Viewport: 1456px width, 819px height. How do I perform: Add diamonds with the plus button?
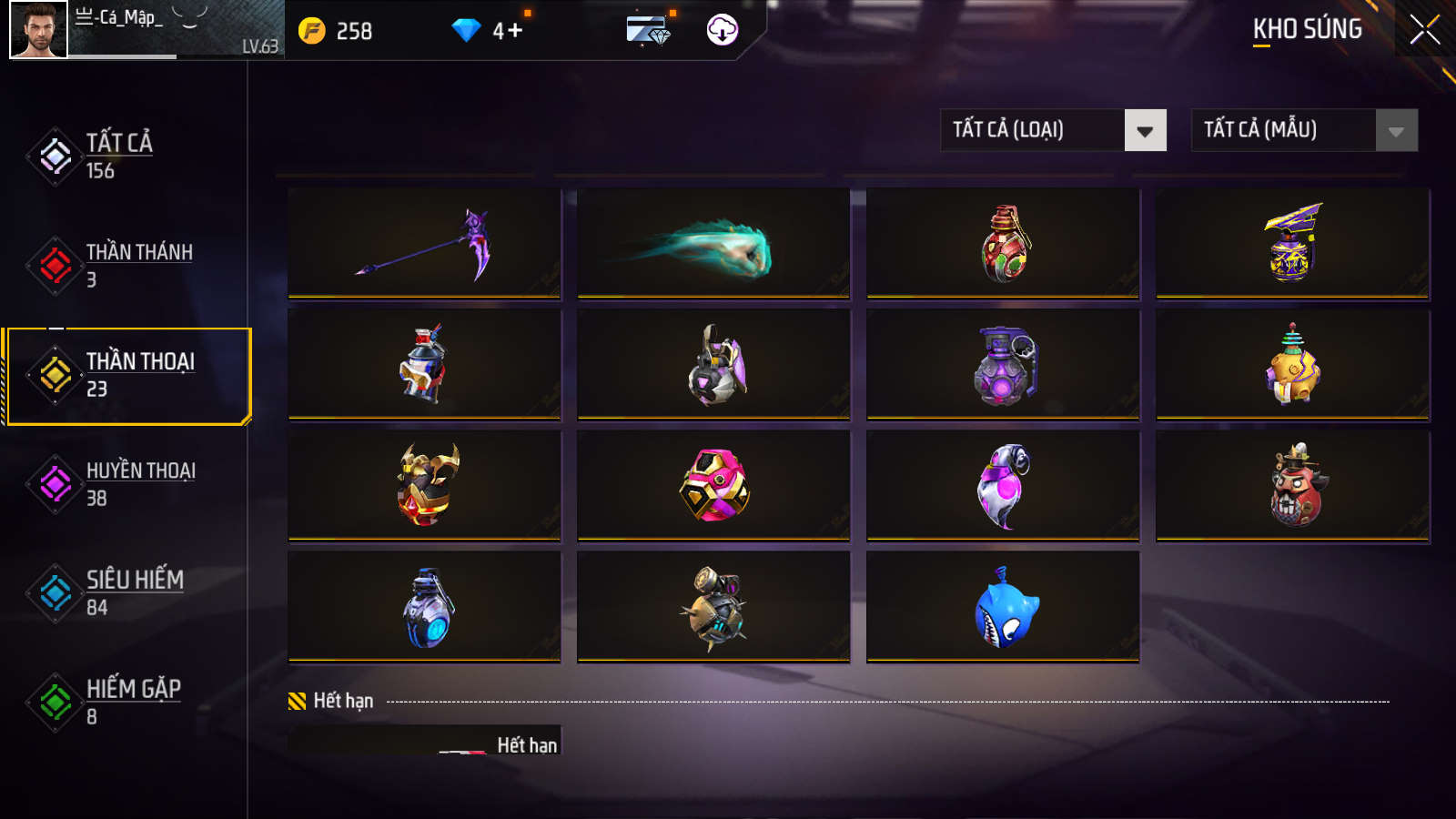point(513,31)
